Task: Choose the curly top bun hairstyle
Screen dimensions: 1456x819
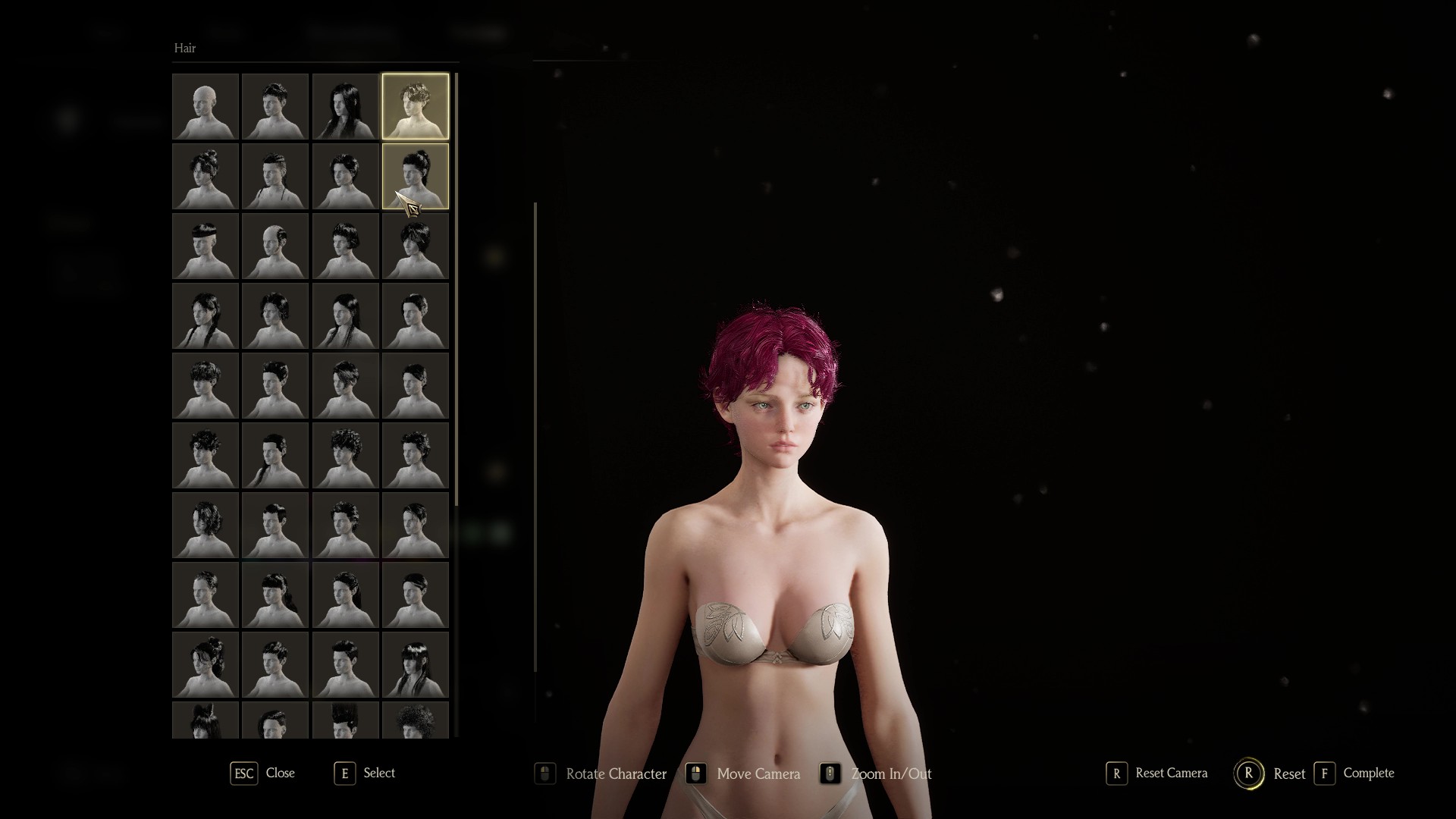Action: (x=206, y=176)
